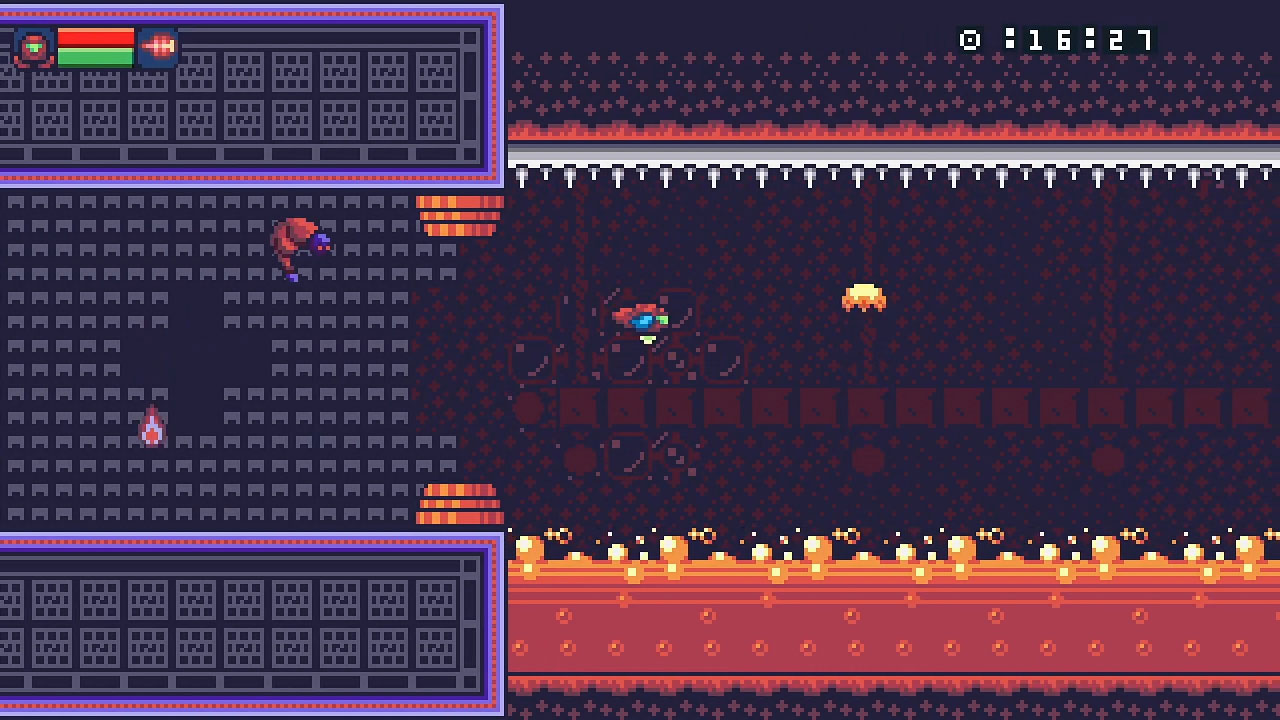Select the orange heating coil at the top right wall
The height and width of the screenshot is (720, 1280).
(x=458, y=213)
